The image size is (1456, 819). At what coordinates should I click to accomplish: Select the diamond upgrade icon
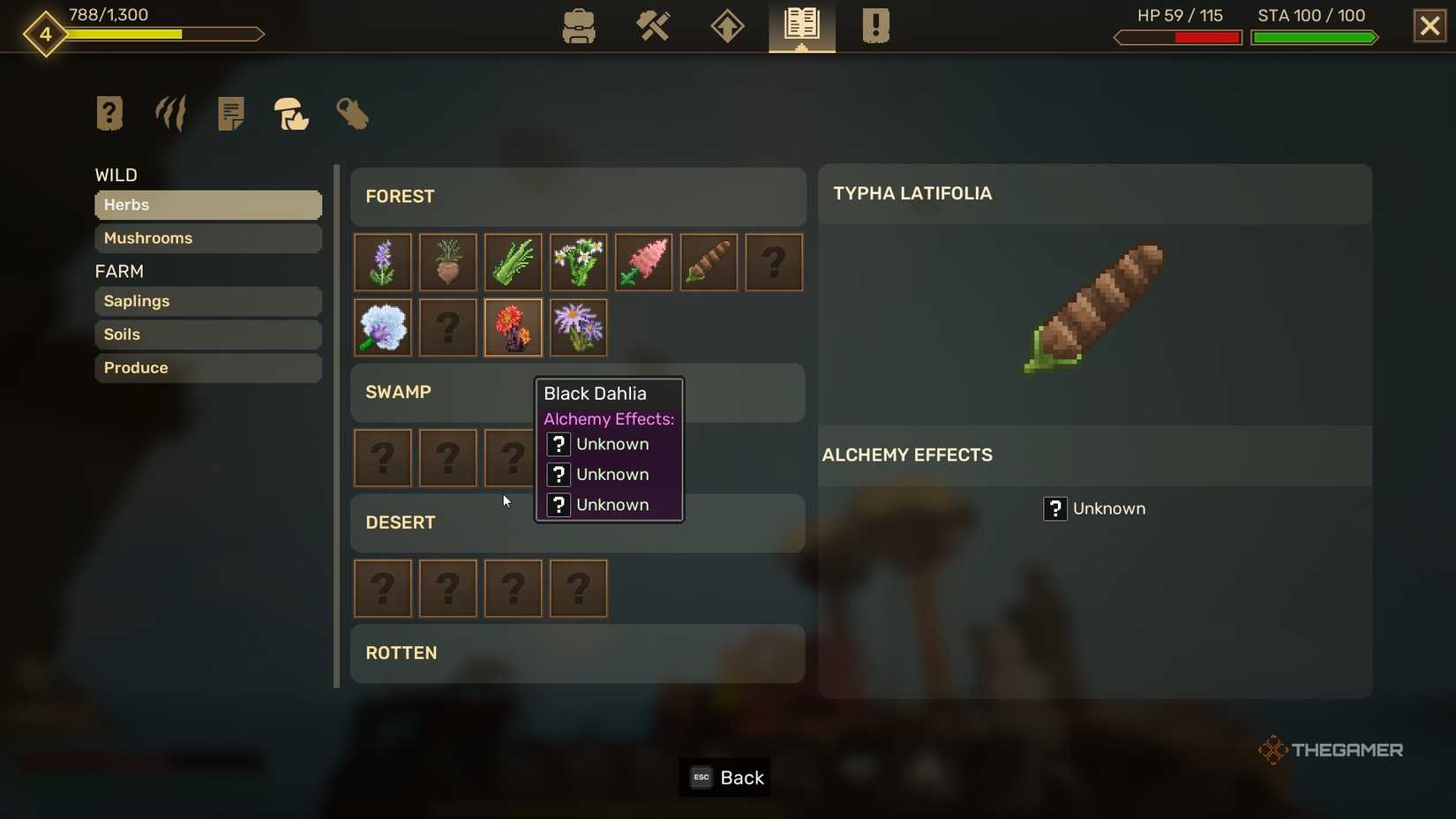[x=726, y=26]
